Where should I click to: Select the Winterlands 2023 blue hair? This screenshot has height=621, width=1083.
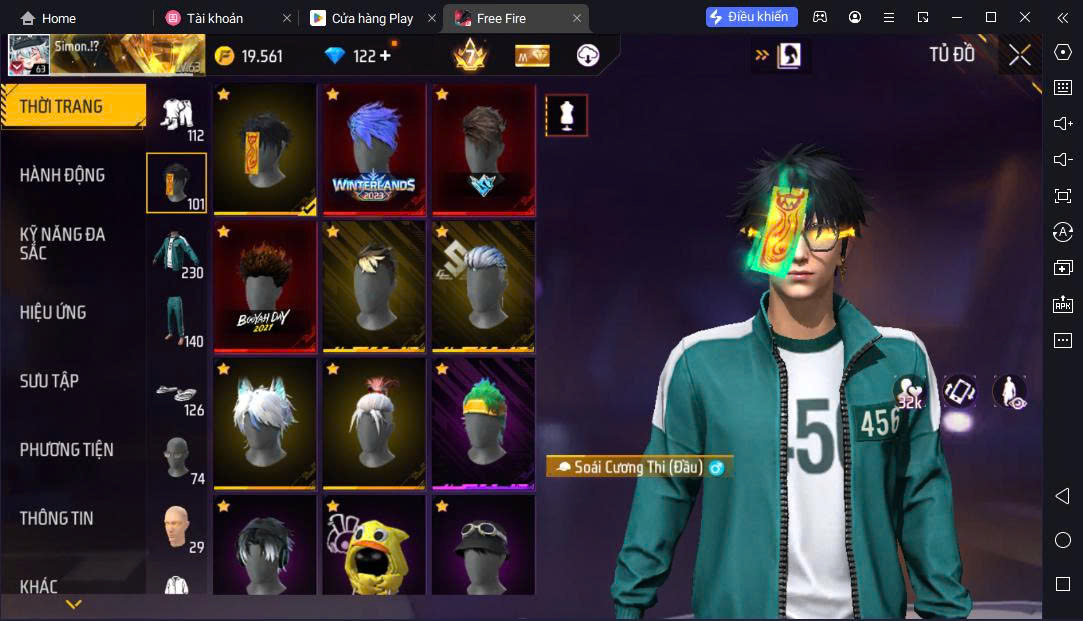pyautogui.click(x=373, y=149)
